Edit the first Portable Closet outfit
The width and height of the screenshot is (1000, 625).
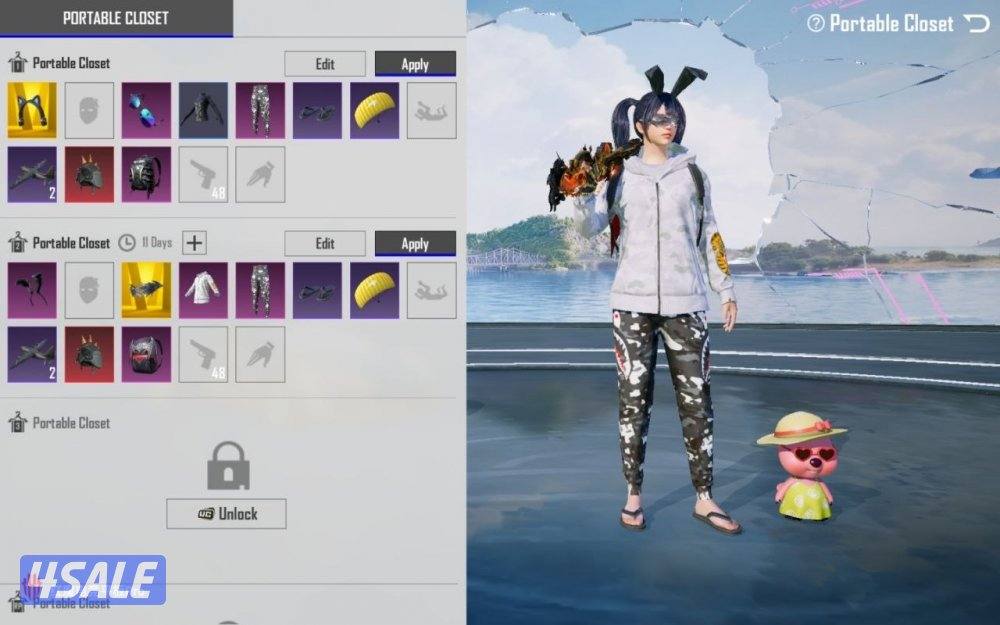click(325, 64)
